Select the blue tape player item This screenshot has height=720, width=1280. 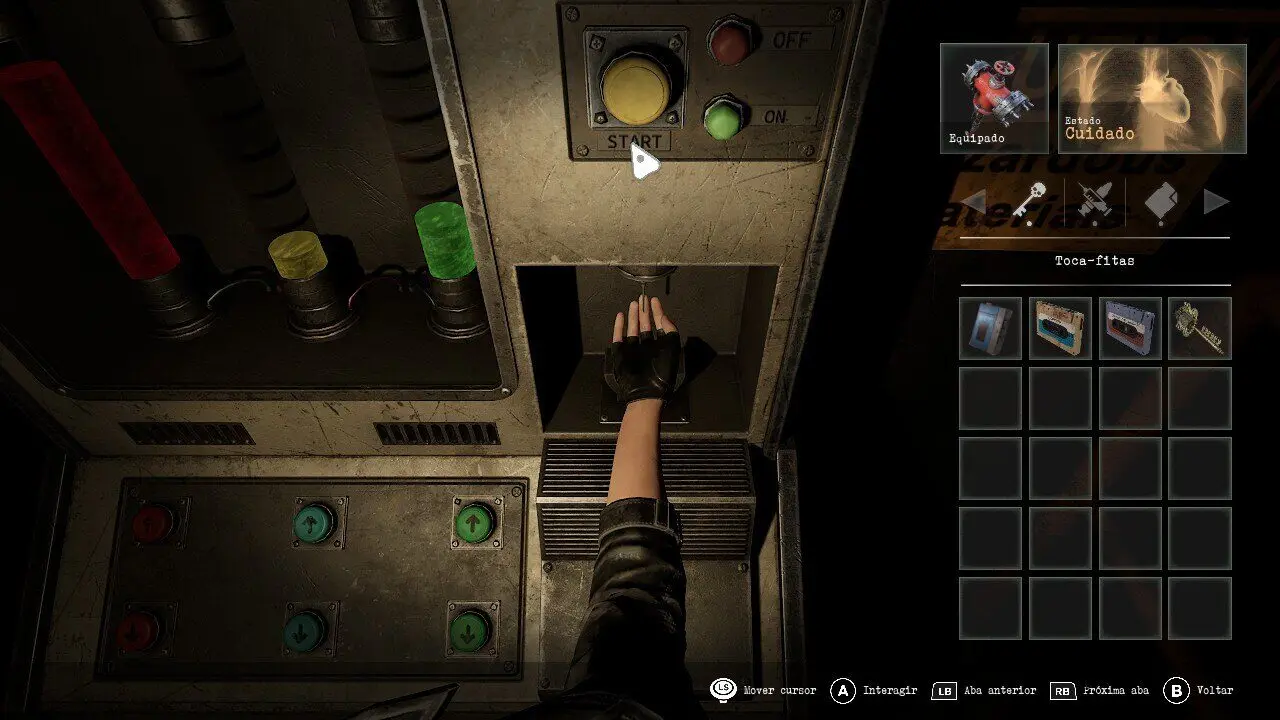click(990, 328)
